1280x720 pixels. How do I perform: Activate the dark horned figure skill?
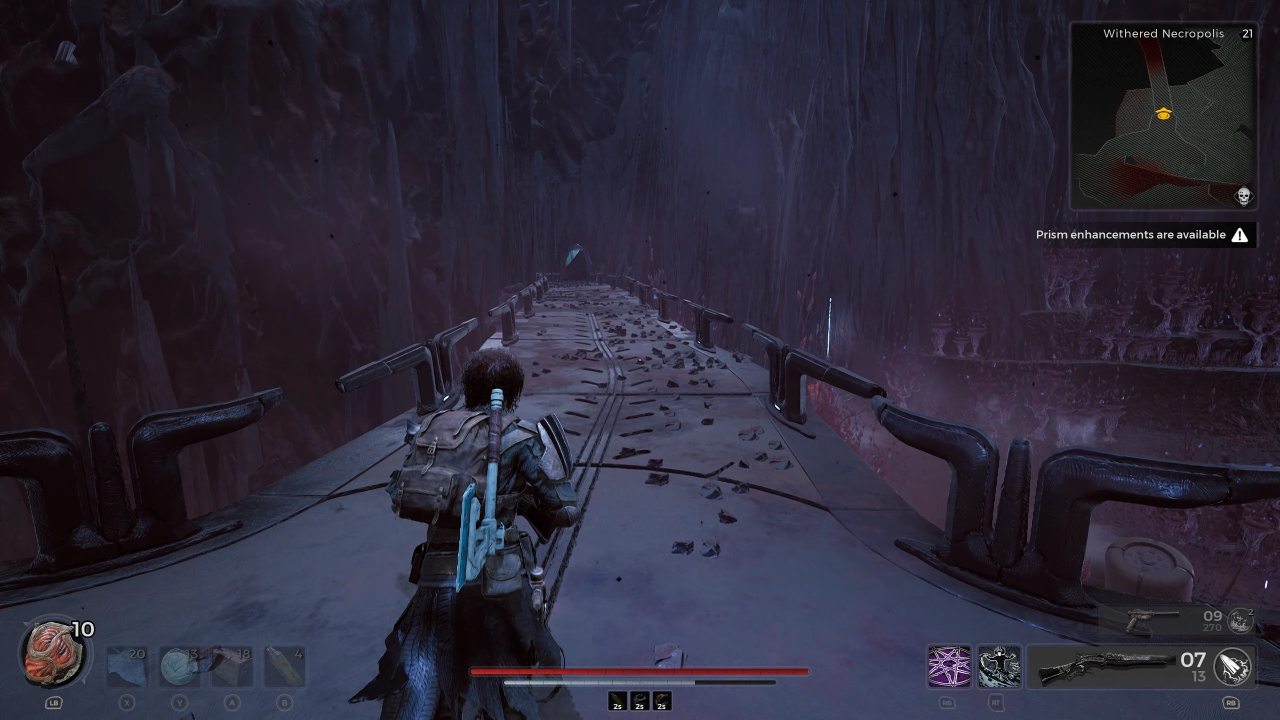[999, 667]
